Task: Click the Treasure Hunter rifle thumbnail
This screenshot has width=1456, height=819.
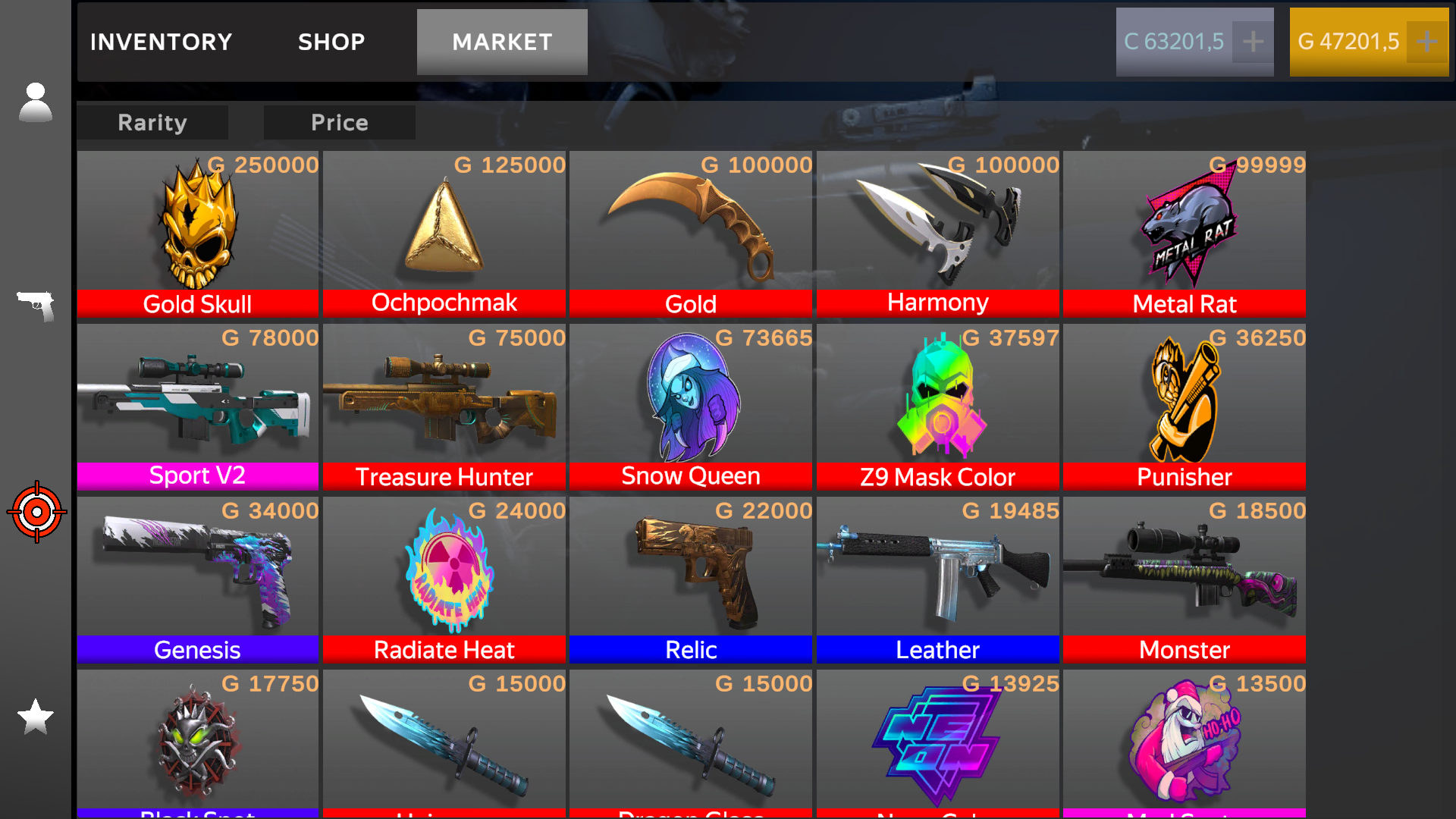Action: (x=444, y=398)
